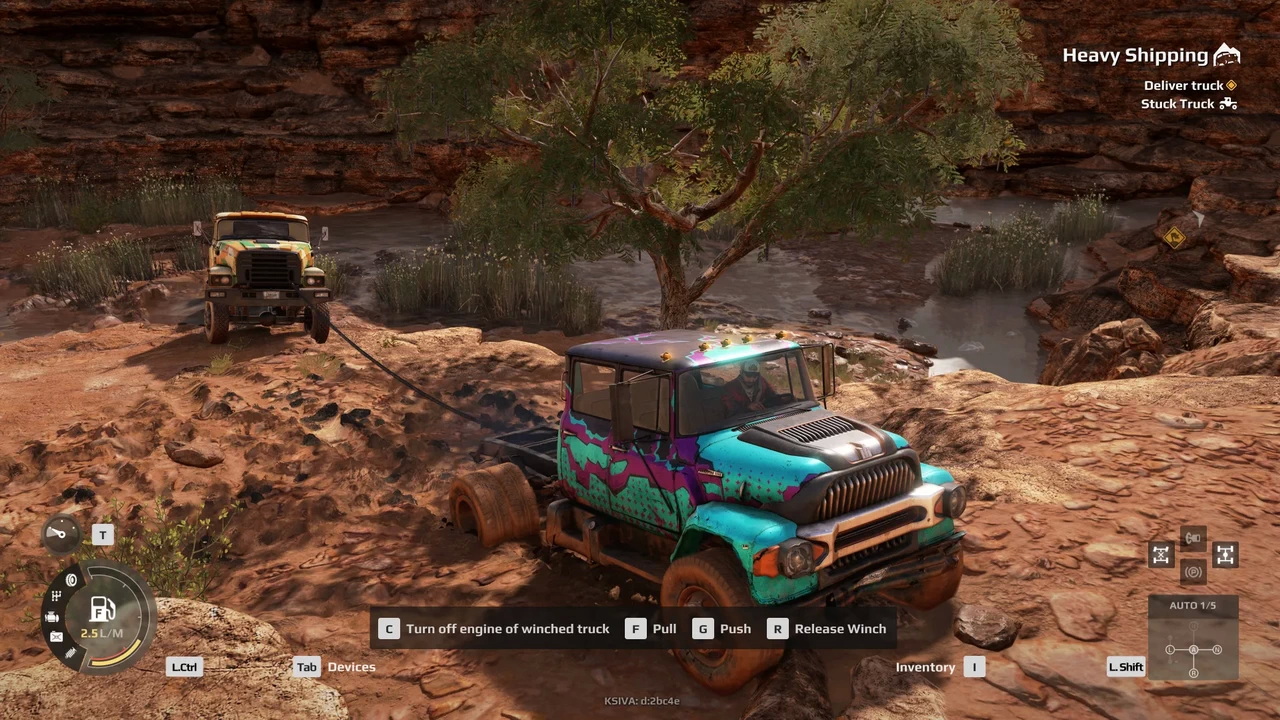This screenshot has width=1280, height=720.
Task: Select low gear L on gearbox
Action: (x=1169, y=650)
